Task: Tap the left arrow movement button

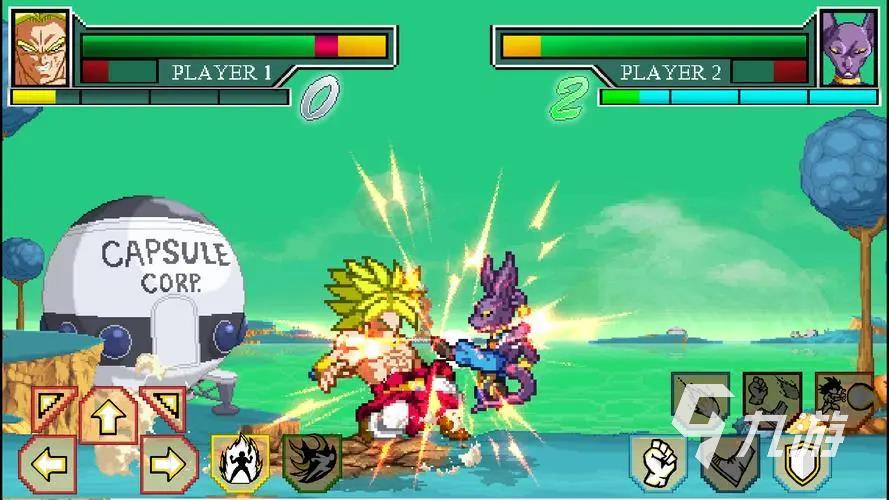Action: click(x=48, y=464)
